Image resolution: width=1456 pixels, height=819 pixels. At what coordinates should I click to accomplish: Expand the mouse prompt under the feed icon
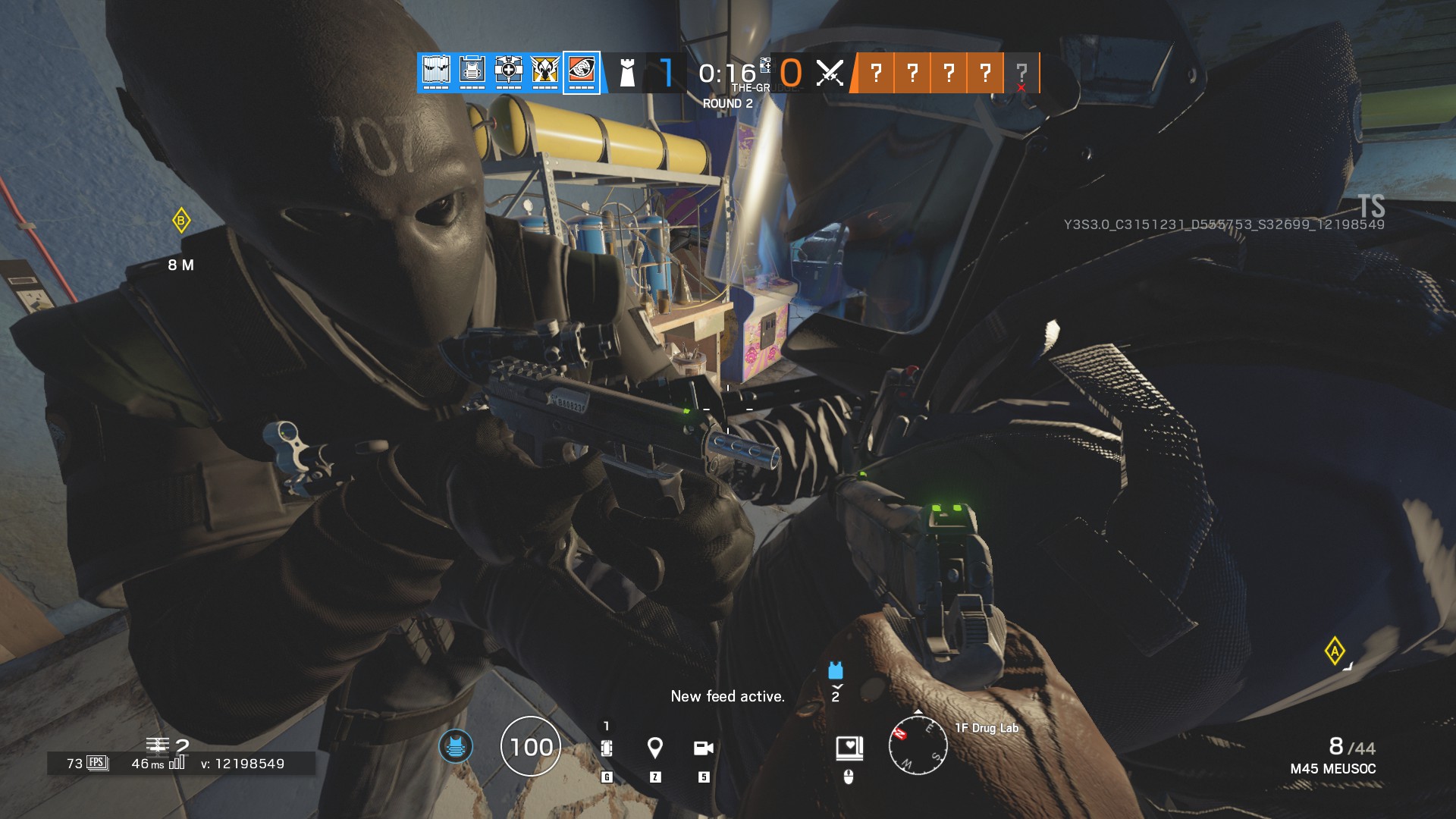click(849, 778)
